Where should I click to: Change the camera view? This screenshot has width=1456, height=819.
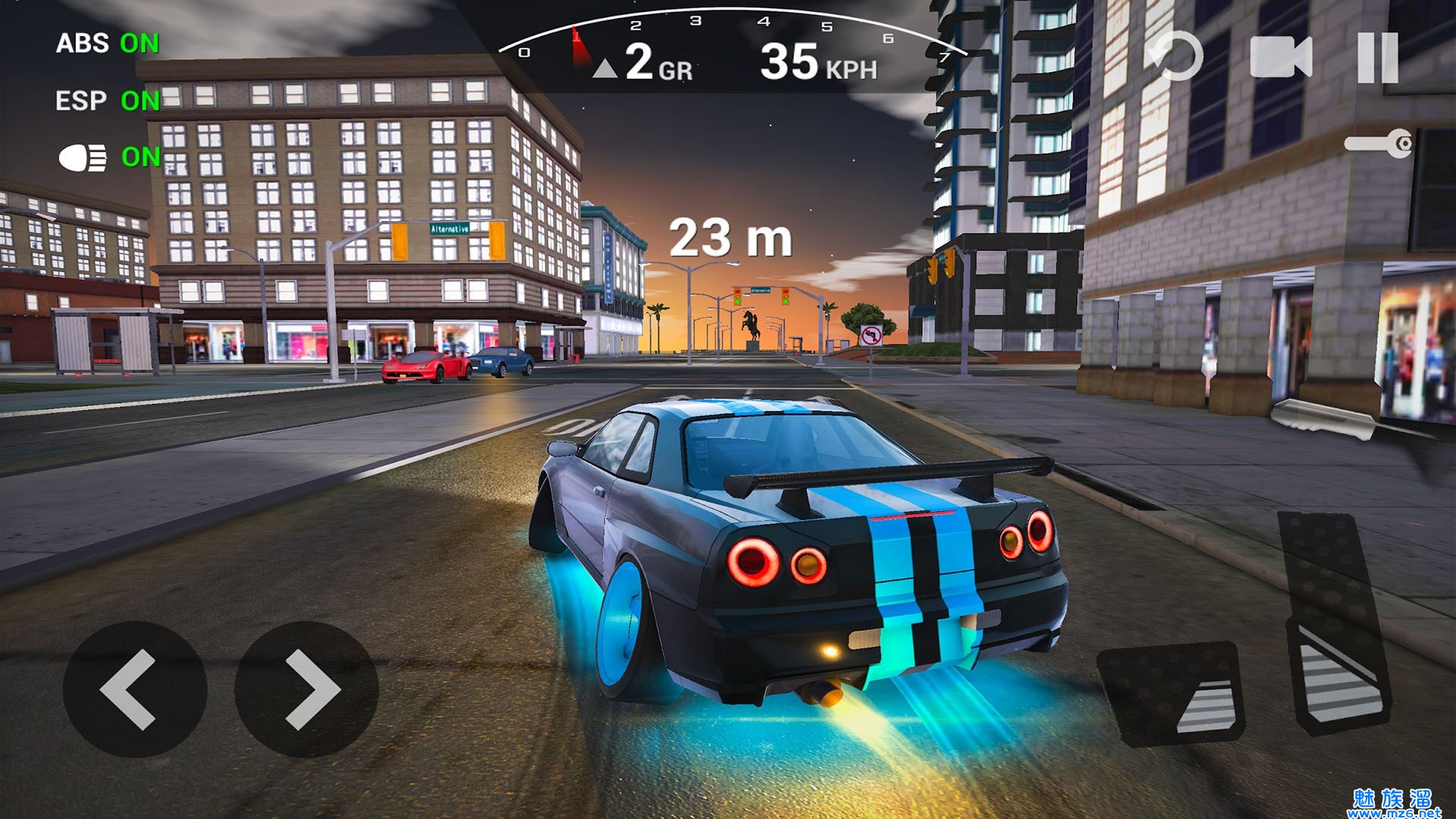click(1281, 58)
